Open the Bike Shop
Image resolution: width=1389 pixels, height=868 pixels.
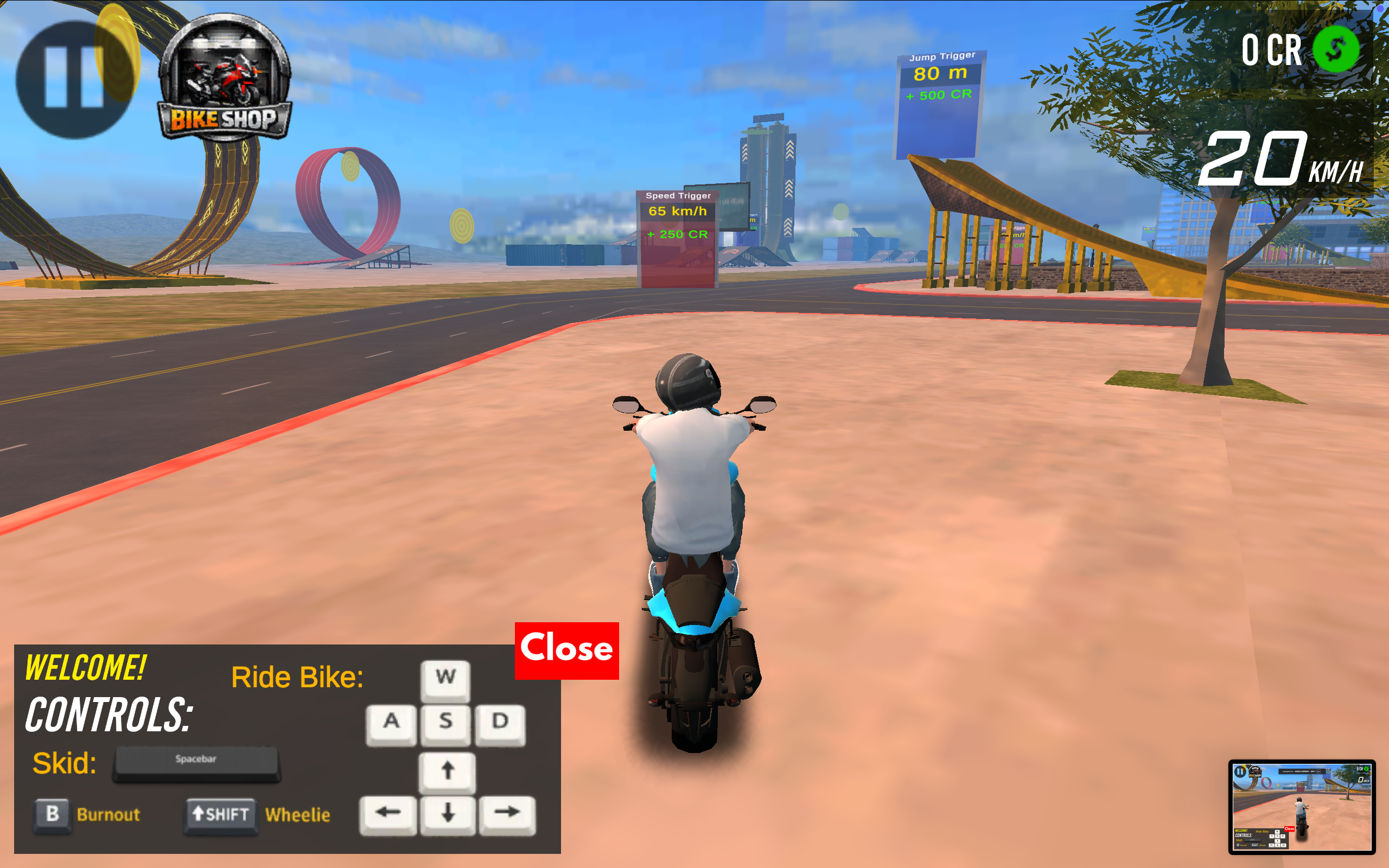225,79
